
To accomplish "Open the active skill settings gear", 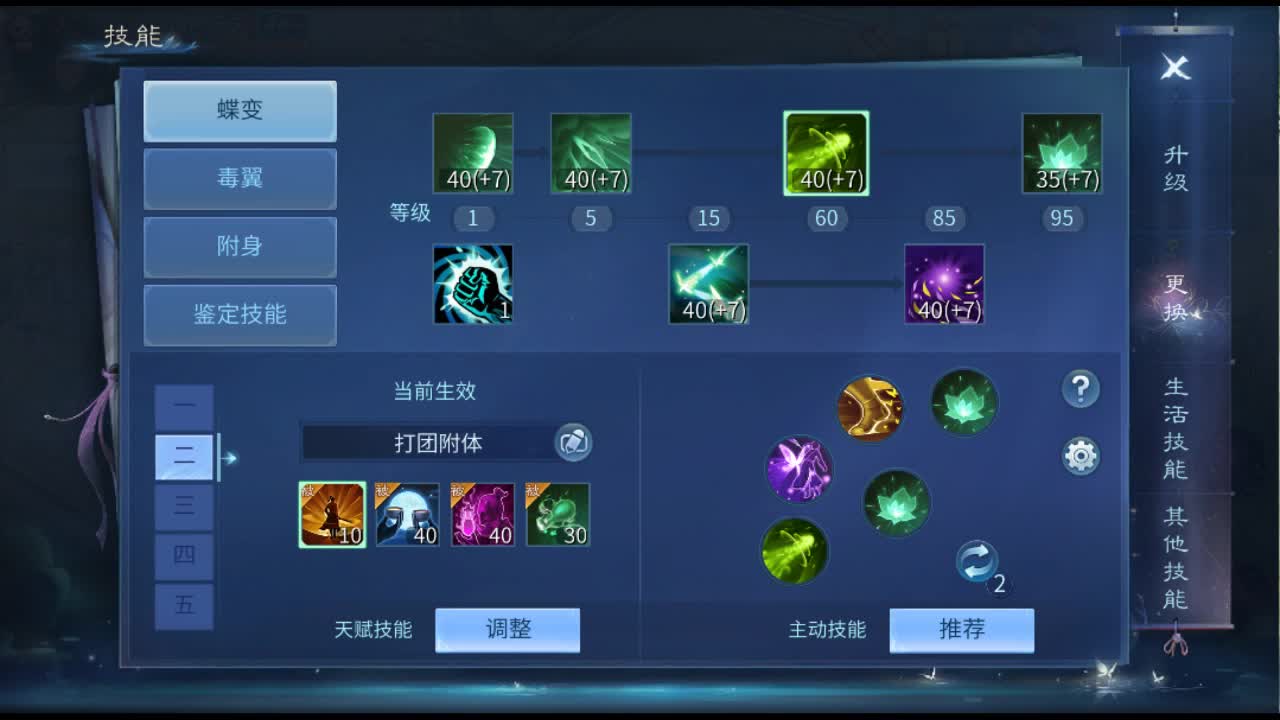I will [1081, 455].
